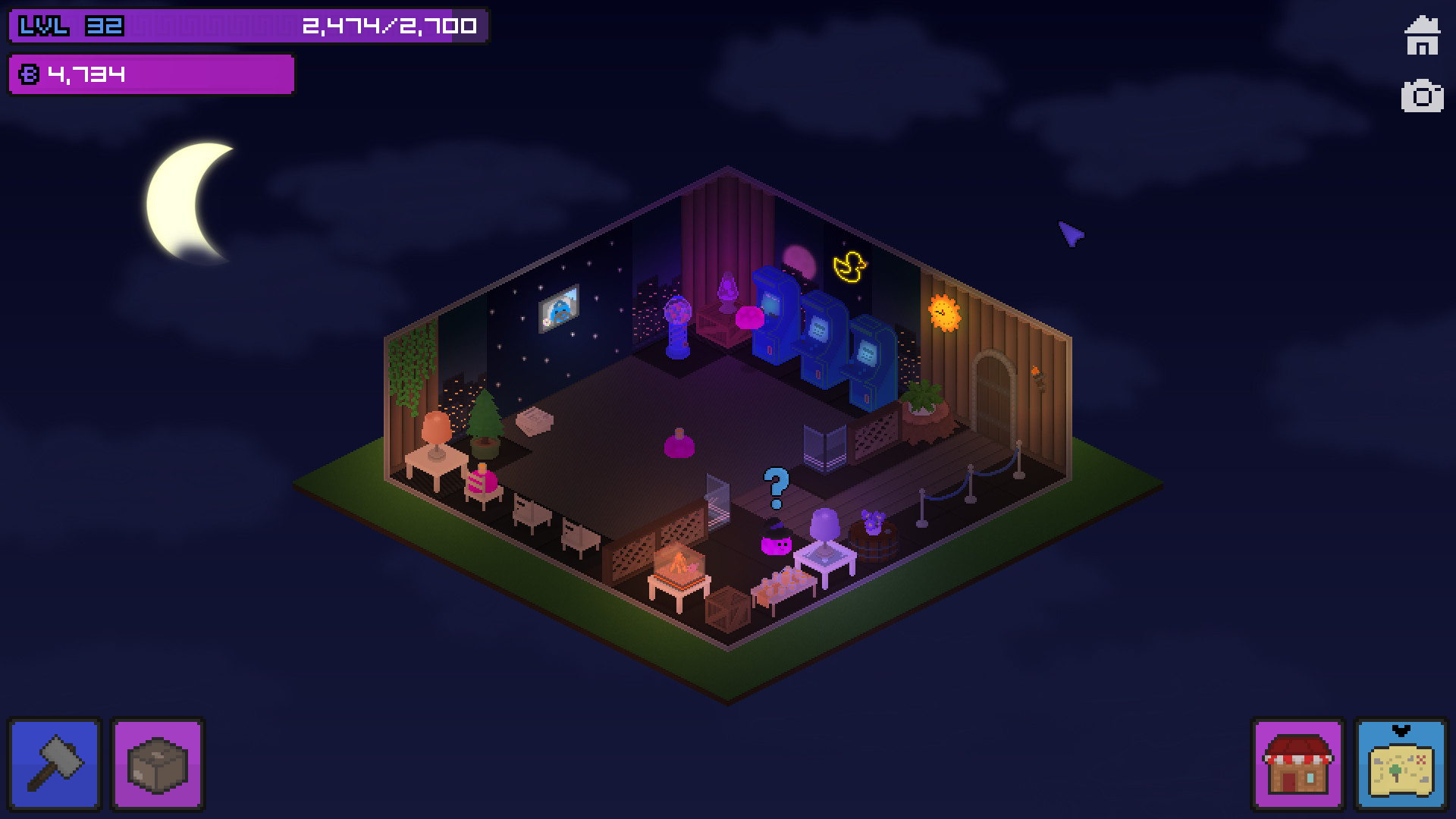Open the world map icon
The image size is (1456, 819).
coord(1401,764)
